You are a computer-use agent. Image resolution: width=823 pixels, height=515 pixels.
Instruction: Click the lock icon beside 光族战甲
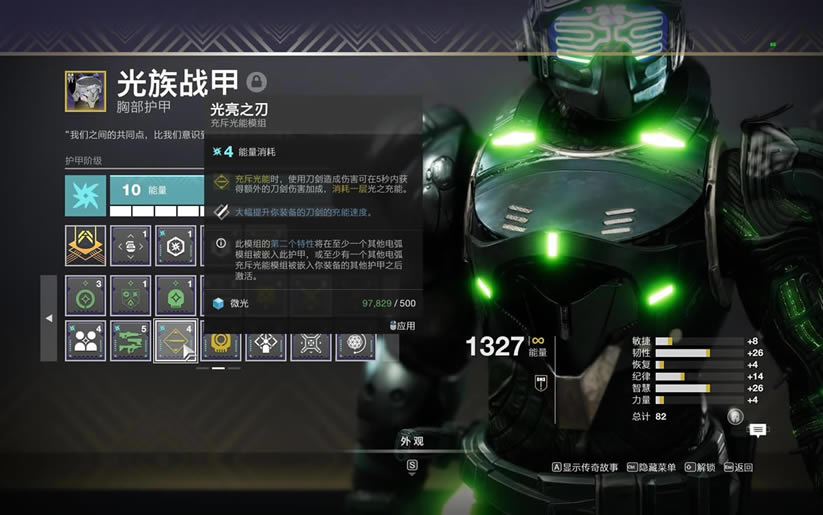pyautogui.click(x=257, y=82)
